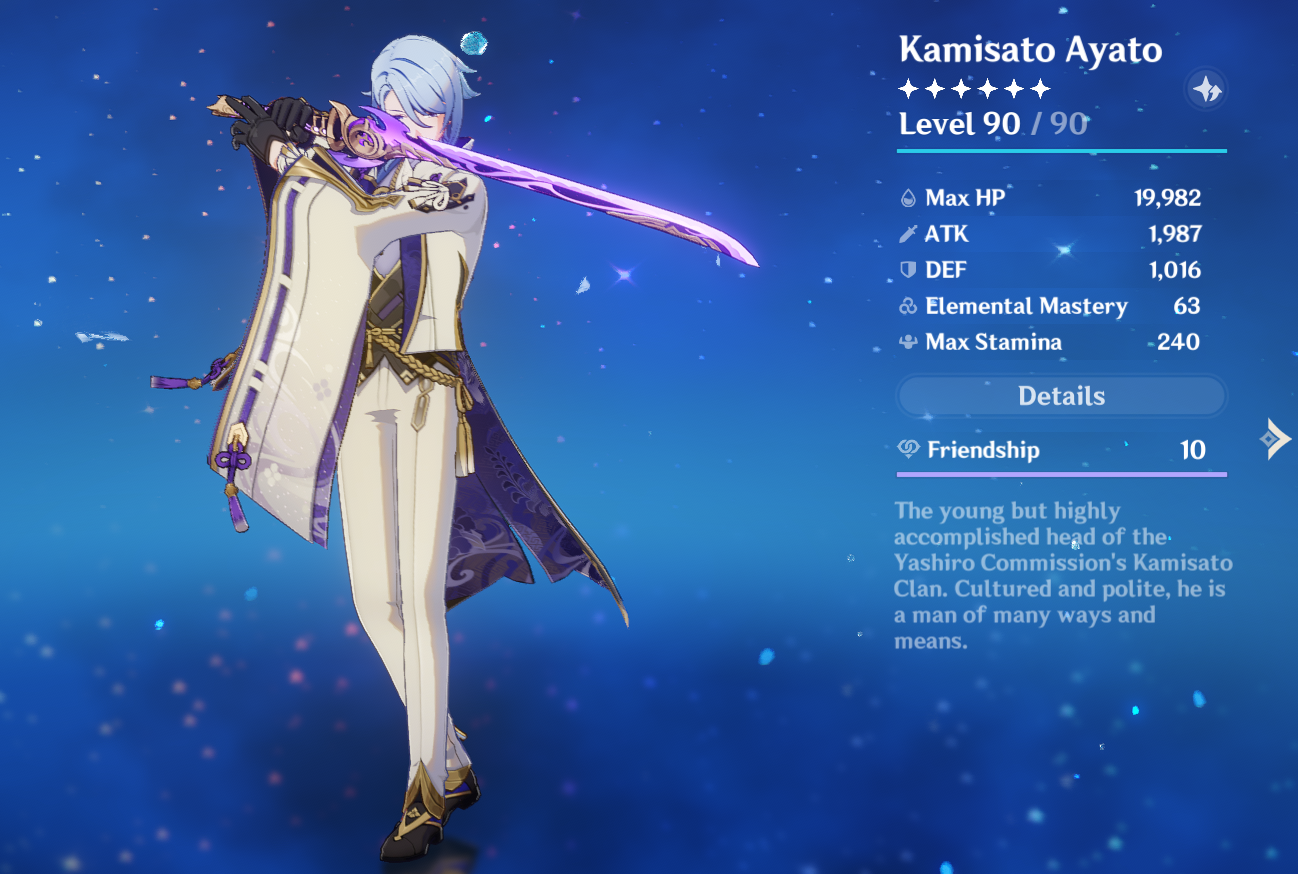Open the Details panel
Viewport: 1298px width, 874px height.
point(1061,396)
